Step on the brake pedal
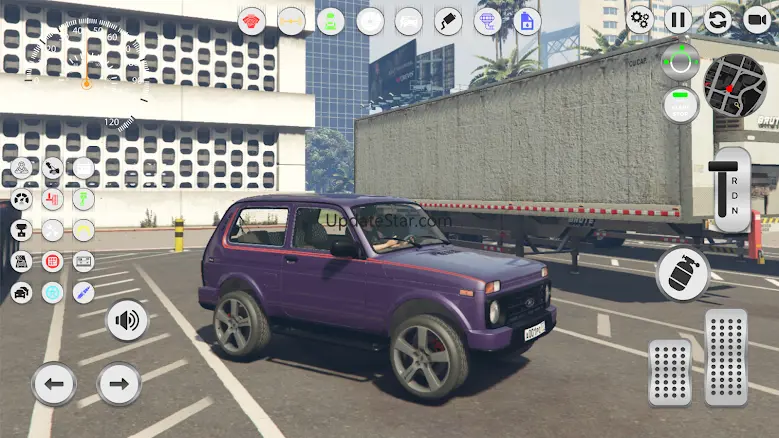 point(669,372)
